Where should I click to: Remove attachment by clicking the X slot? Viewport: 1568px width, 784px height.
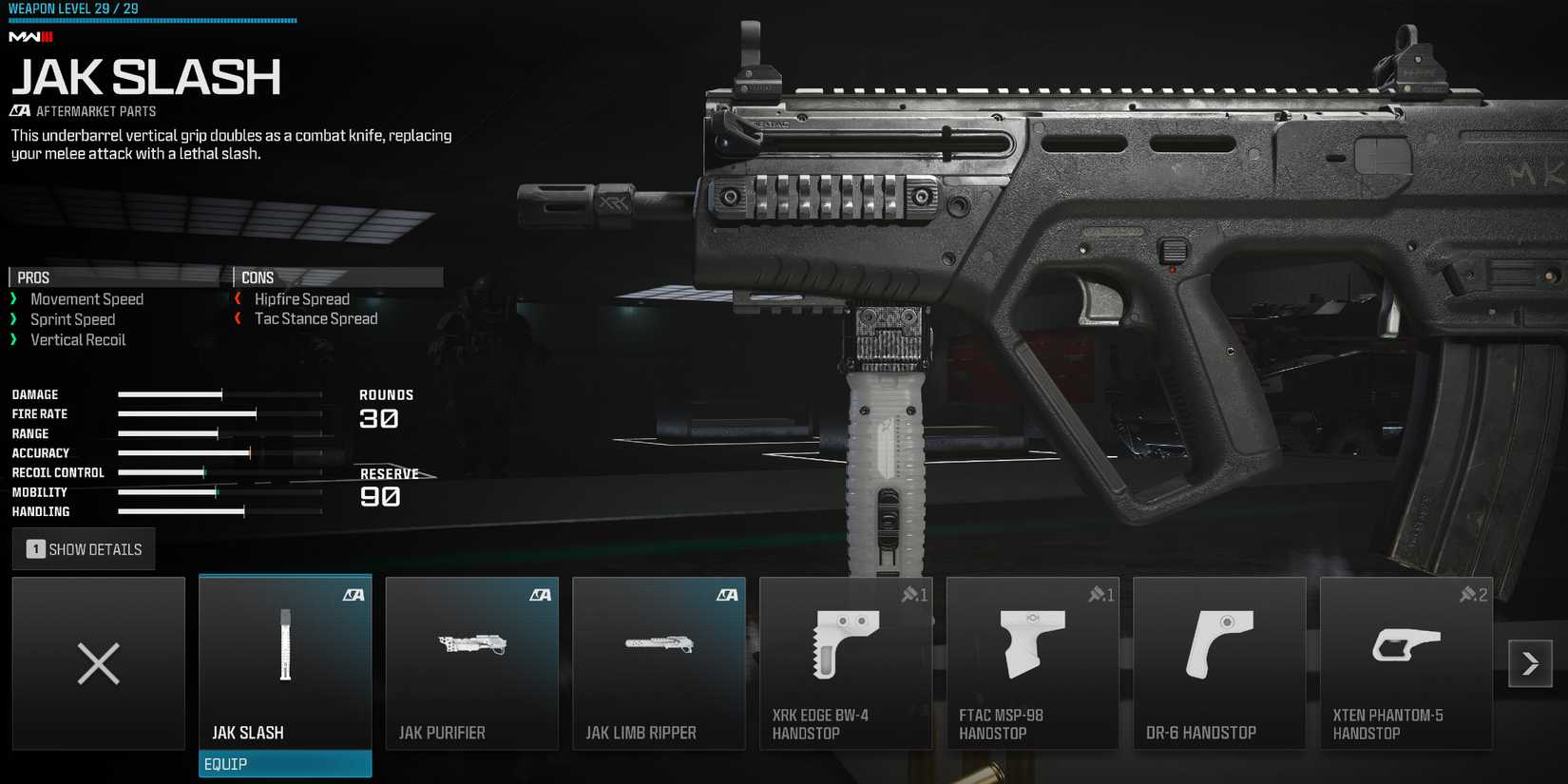[x=98, y=662]
